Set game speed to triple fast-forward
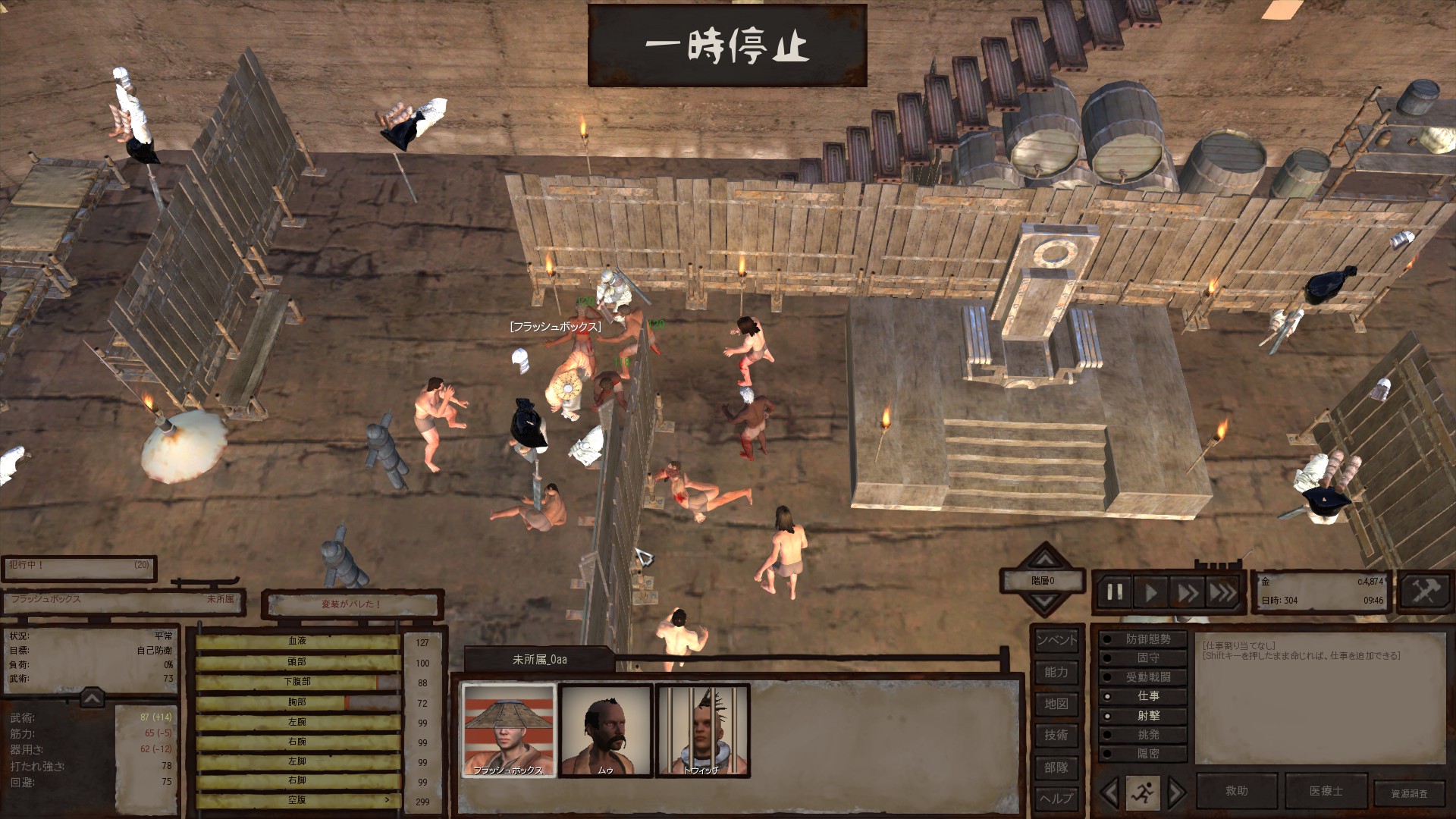 (x=1222, y=592)
